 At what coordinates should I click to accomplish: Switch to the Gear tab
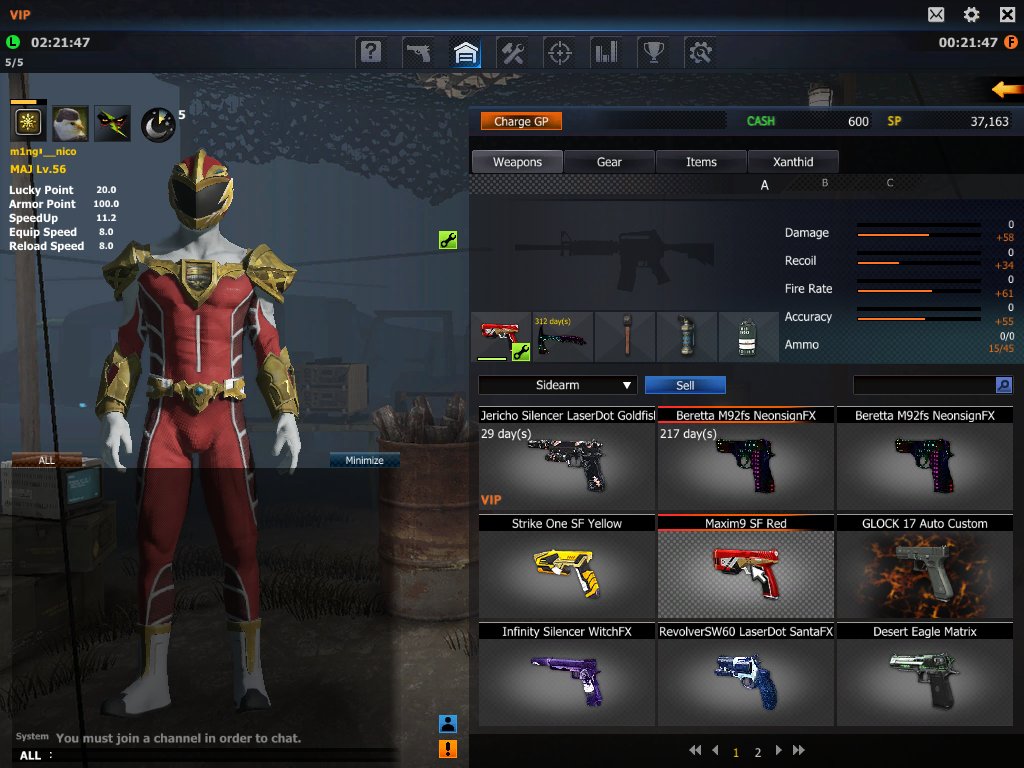(609, 162)
